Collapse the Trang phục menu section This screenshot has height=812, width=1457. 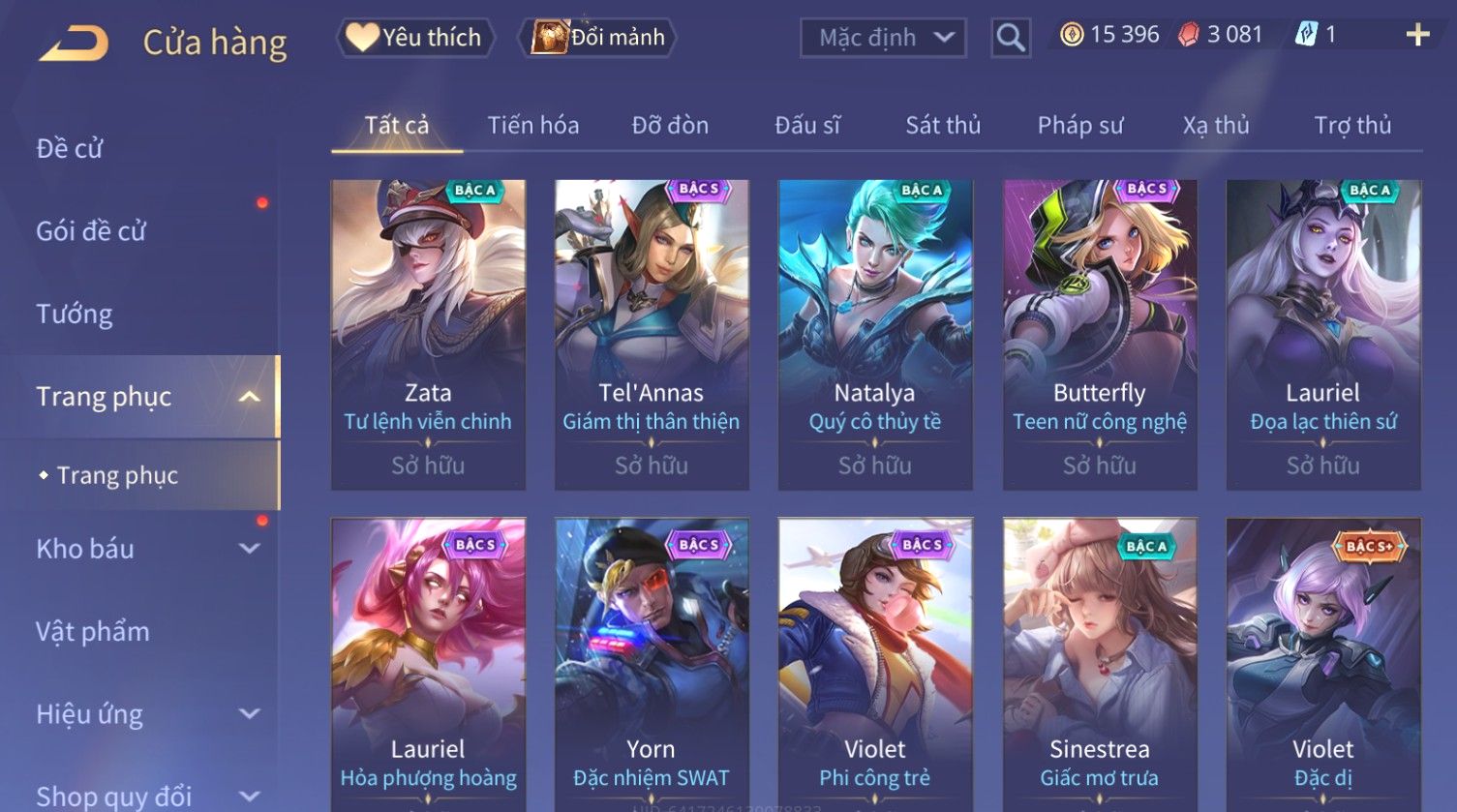click(249, 397)
